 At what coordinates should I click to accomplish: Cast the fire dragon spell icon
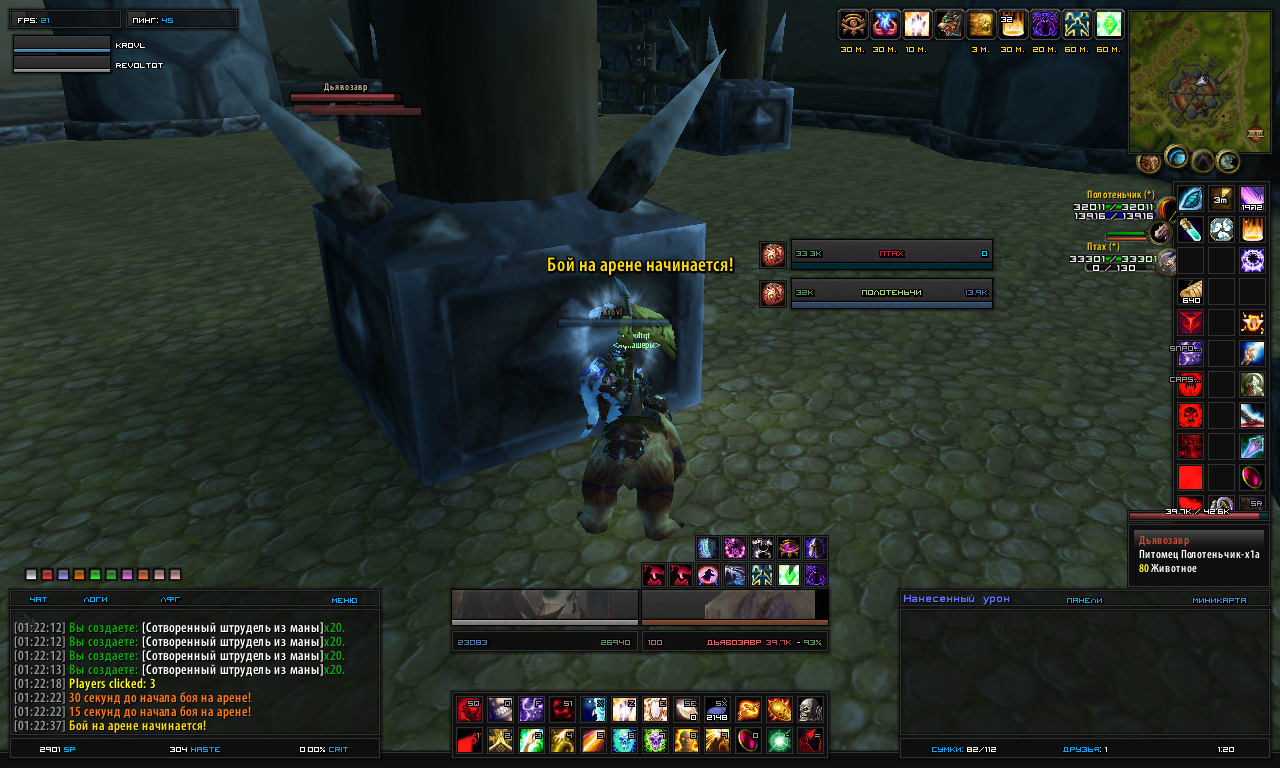(748, 709)
